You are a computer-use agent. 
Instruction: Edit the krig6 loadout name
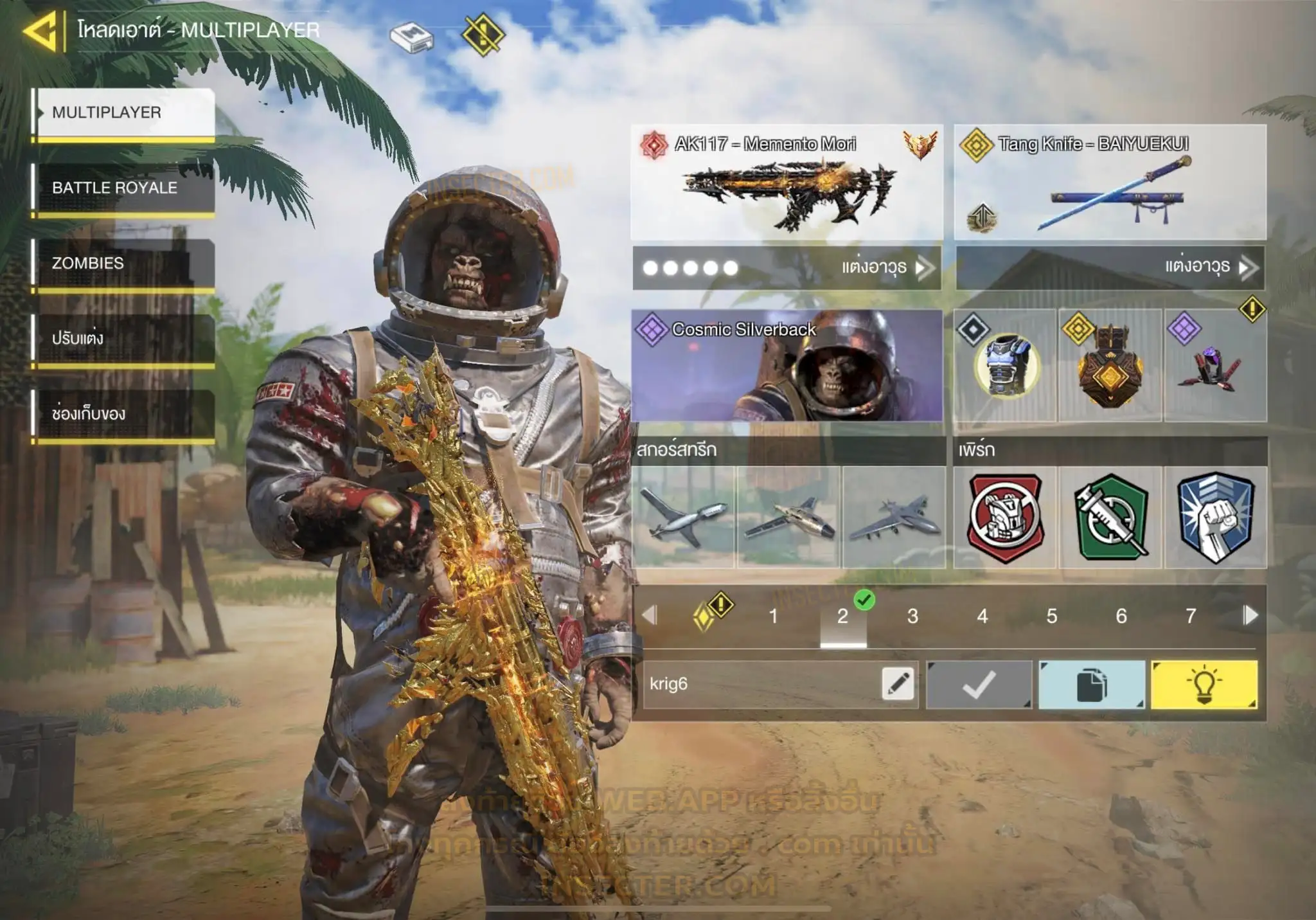[898, 684]
